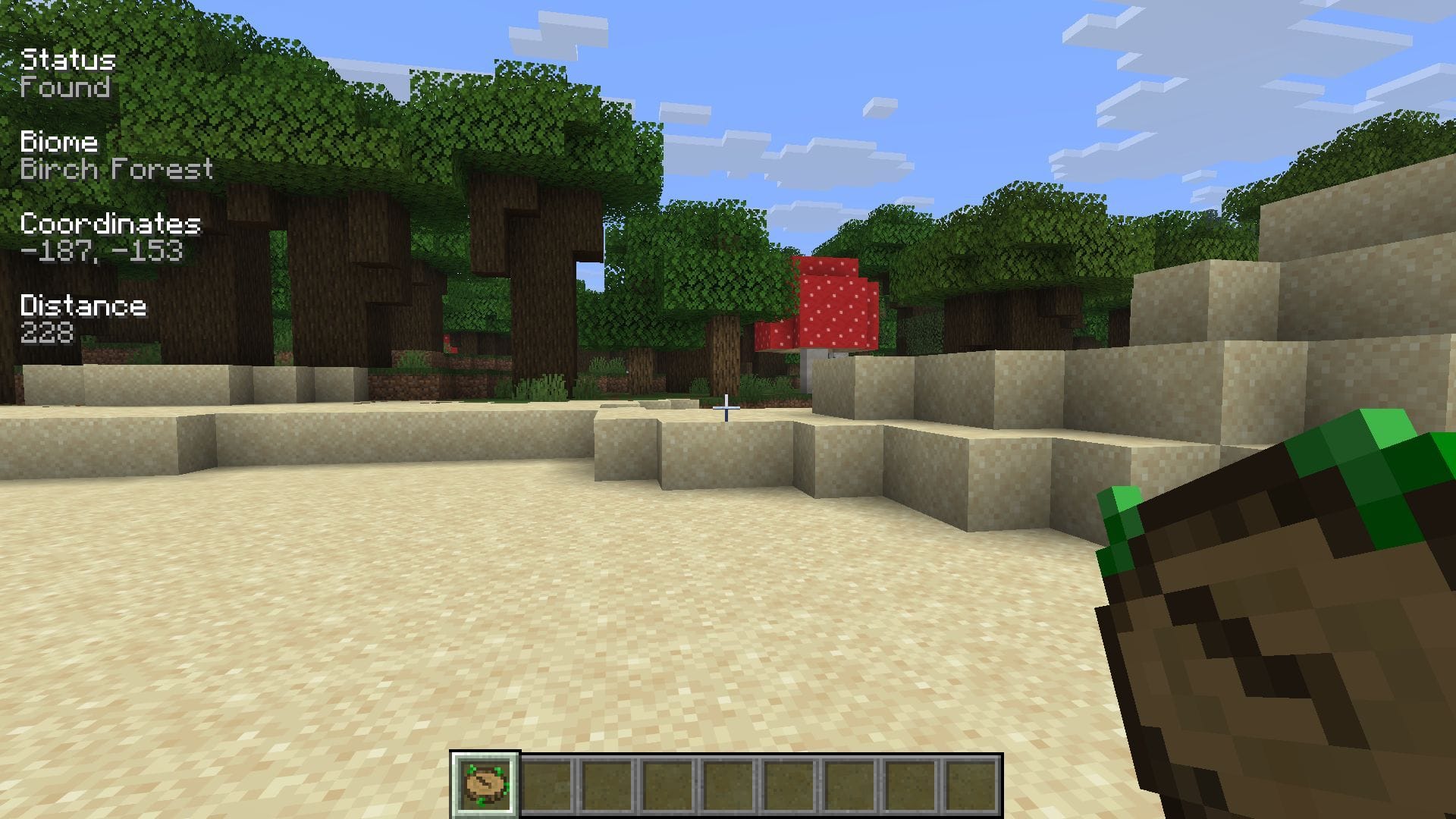Click the Status heading in the HUD

click(x=68, y=59)
